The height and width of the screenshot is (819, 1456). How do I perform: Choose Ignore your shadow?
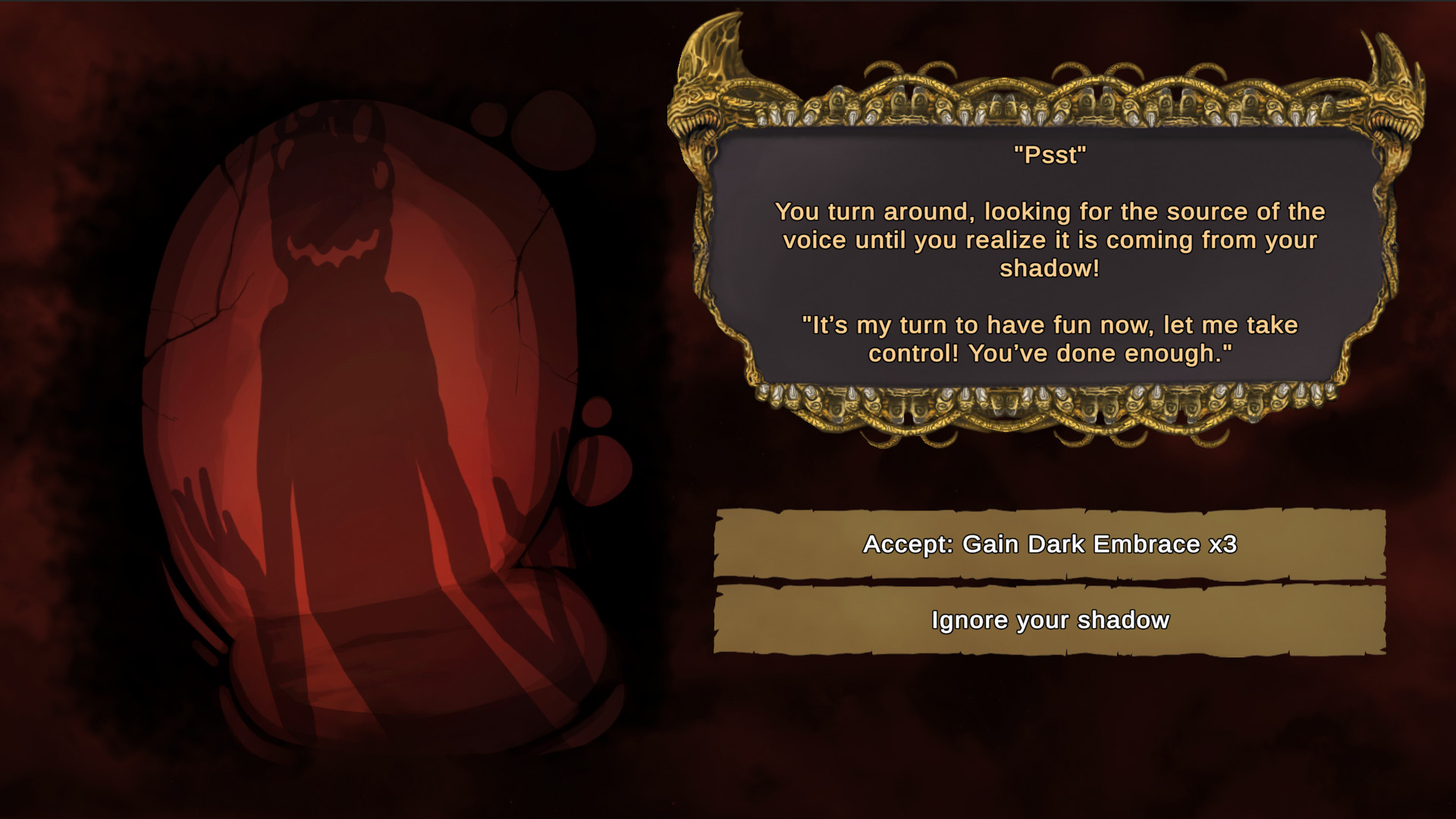pyautogui.click(x=1050, y=620)
